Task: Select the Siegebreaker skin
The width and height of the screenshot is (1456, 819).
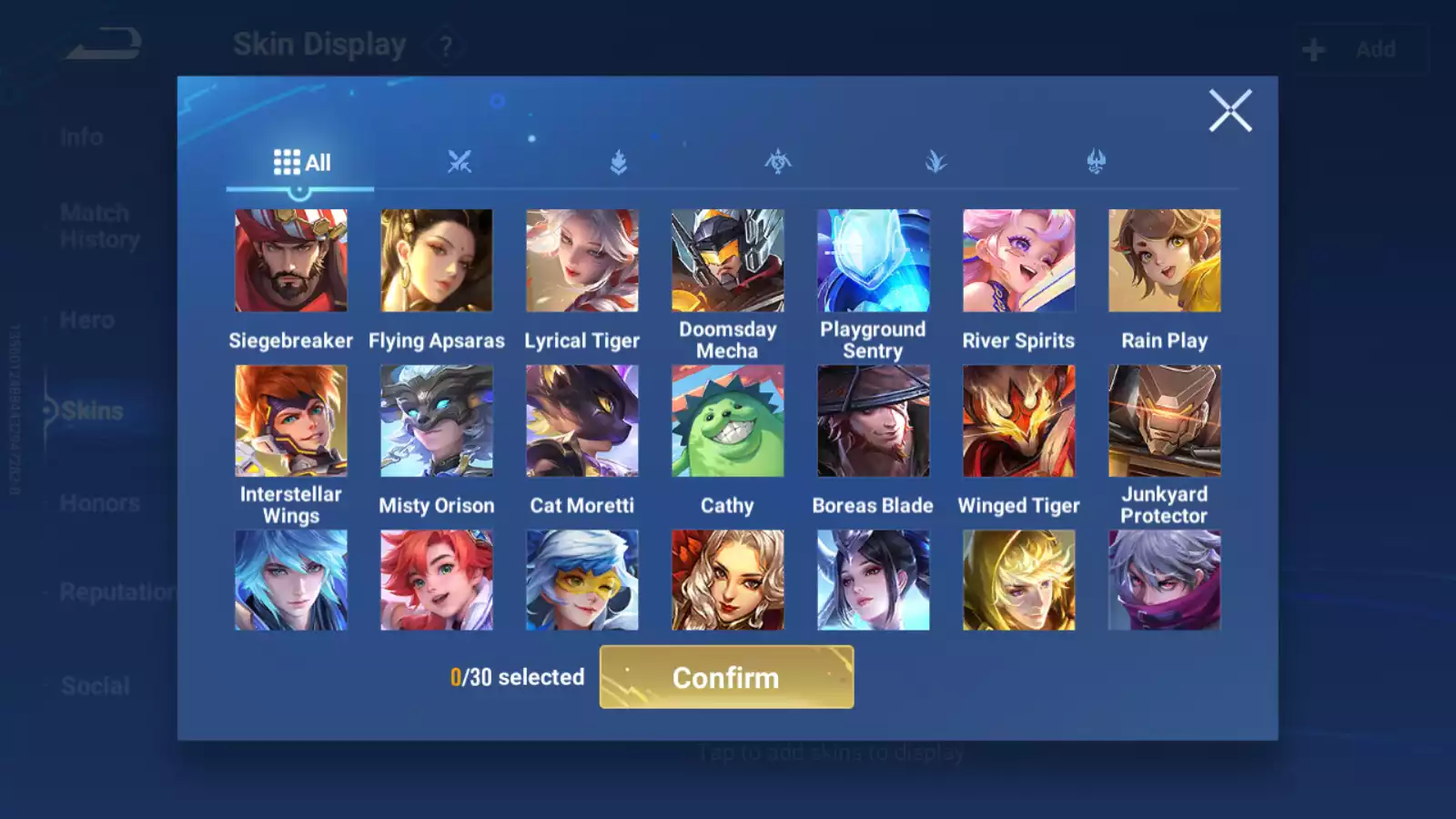Action: tap(291, 261)
